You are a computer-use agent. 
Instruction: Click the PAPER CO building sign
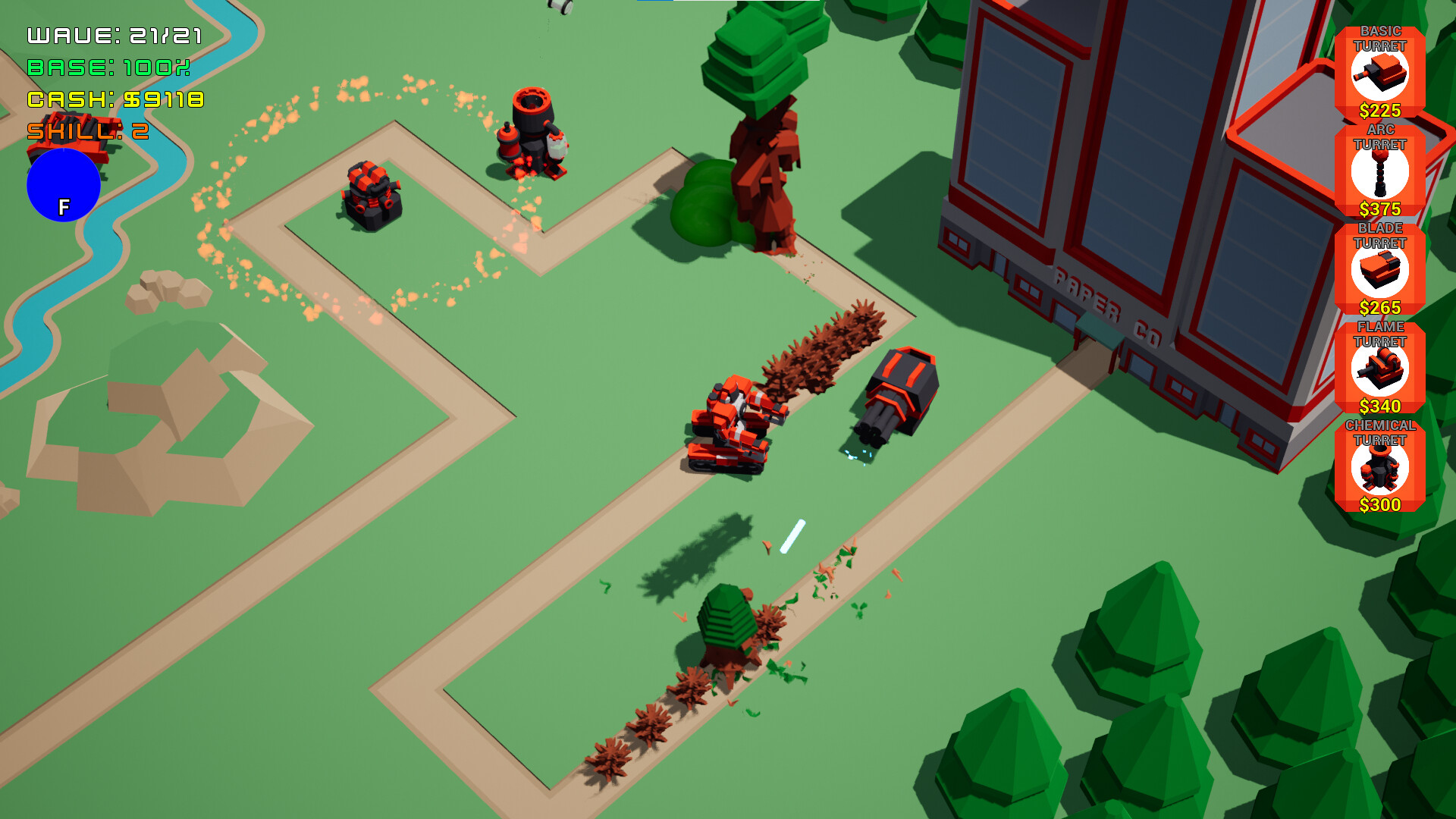click(x=1103, y=300)
